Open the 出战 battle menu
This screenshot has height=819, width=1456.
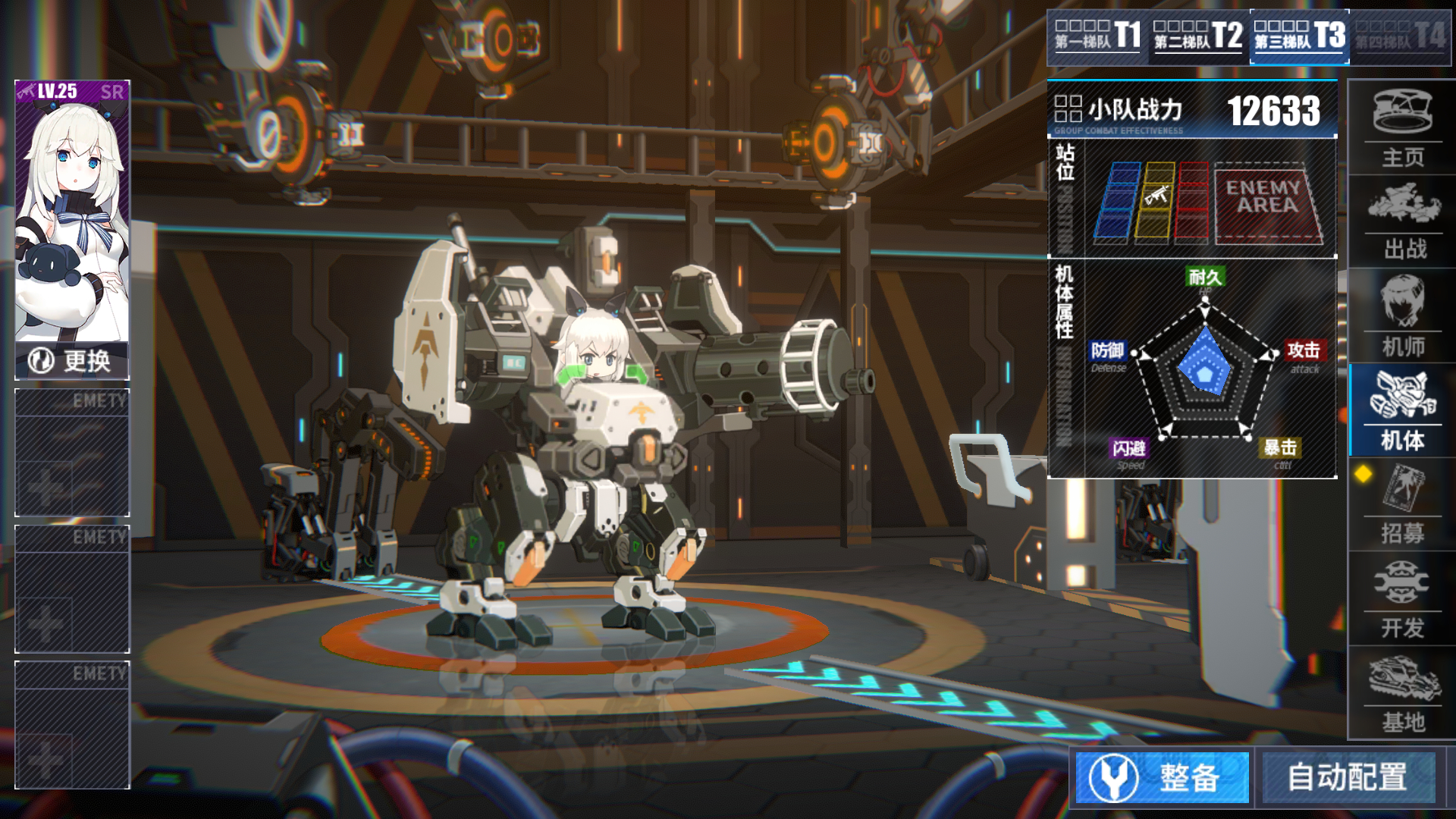click(1402, 223)
